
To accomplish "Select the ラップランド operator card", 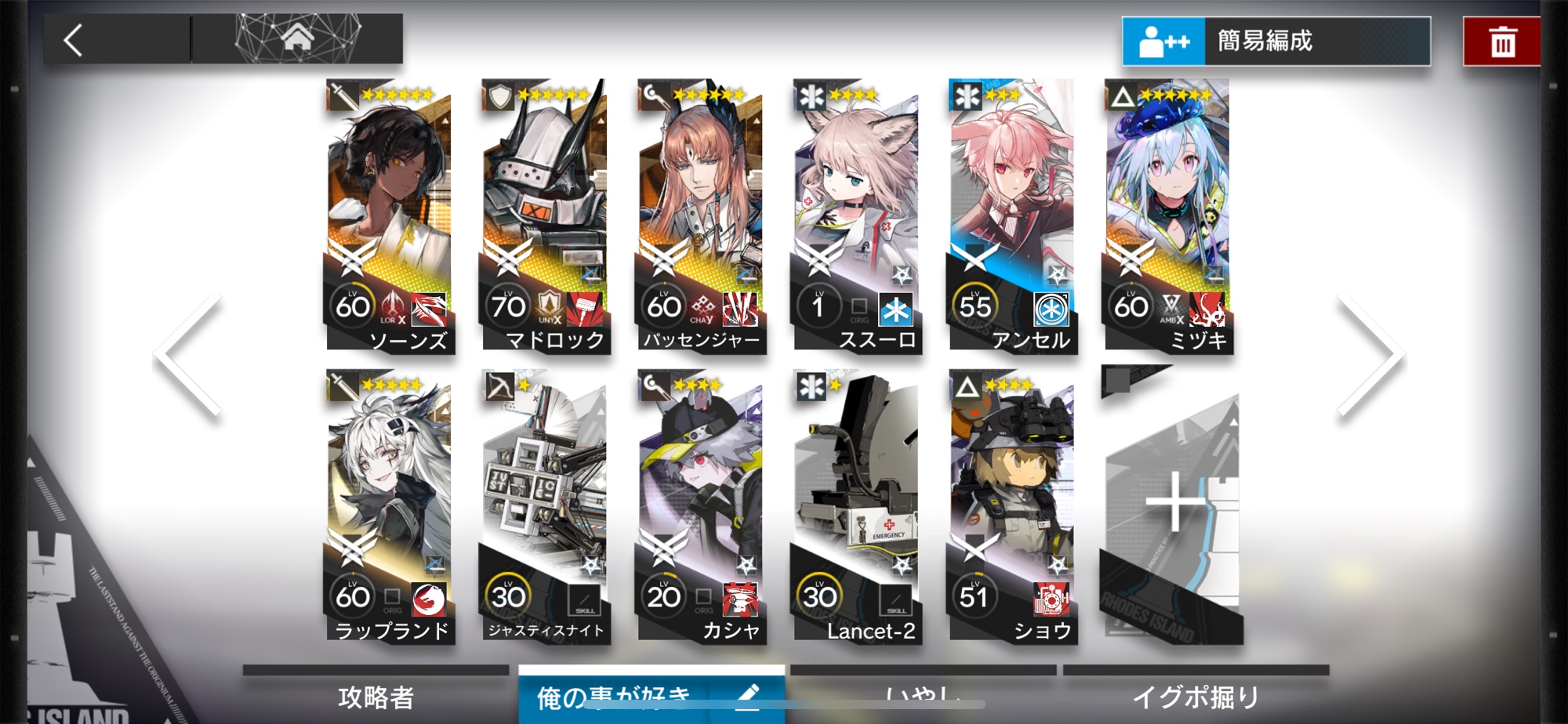I will pos(389,506).
